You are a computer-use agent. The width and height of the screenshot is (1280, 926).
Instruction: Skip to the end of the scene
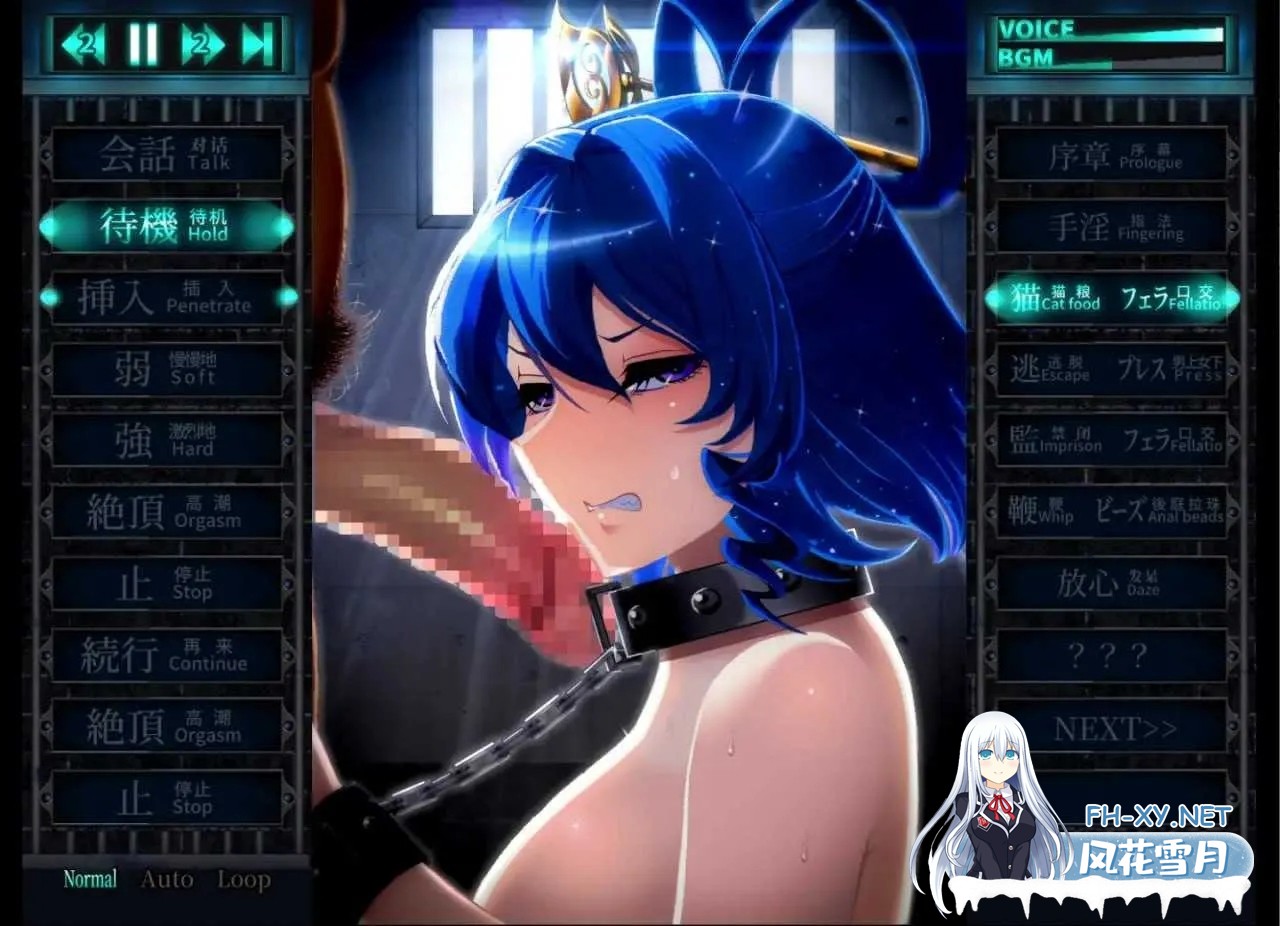click(x=258, y=43)
